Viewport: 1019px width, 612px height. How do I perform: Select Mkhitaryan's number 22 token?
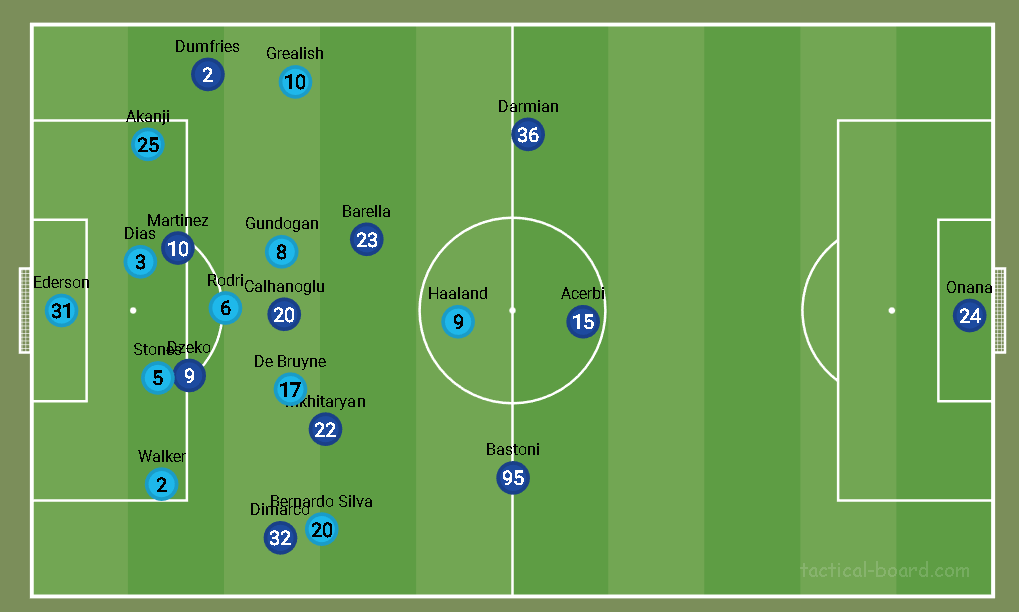click(x=325, y=429)
